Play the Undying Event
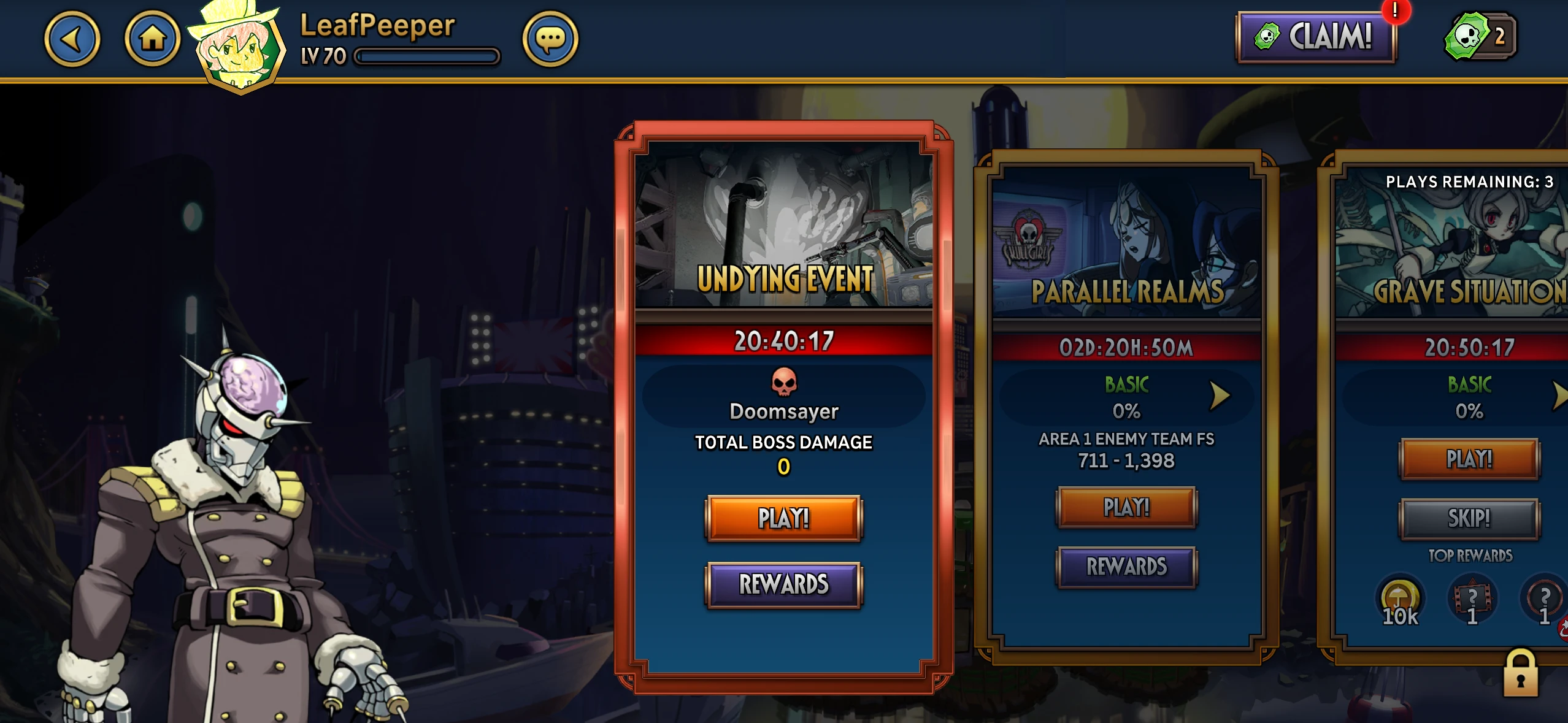Image resolution: width=1568 pixels, height=723 pixels. click(x=783, y=518)
